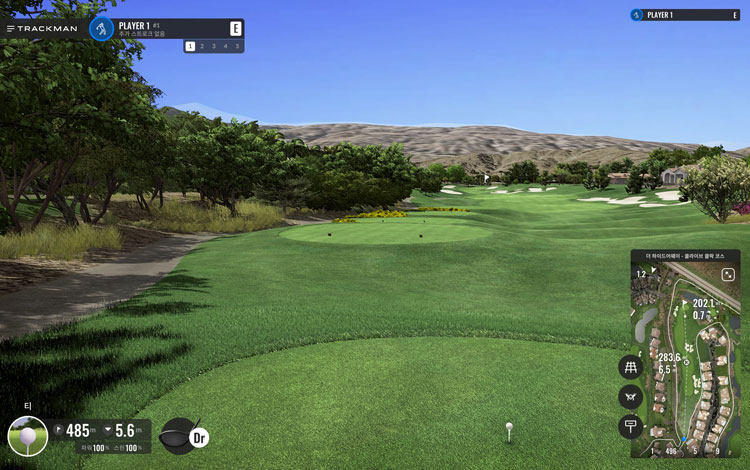Expand the course minimap
This screenshot has width=750, height=470.
[x=728, y=273]
